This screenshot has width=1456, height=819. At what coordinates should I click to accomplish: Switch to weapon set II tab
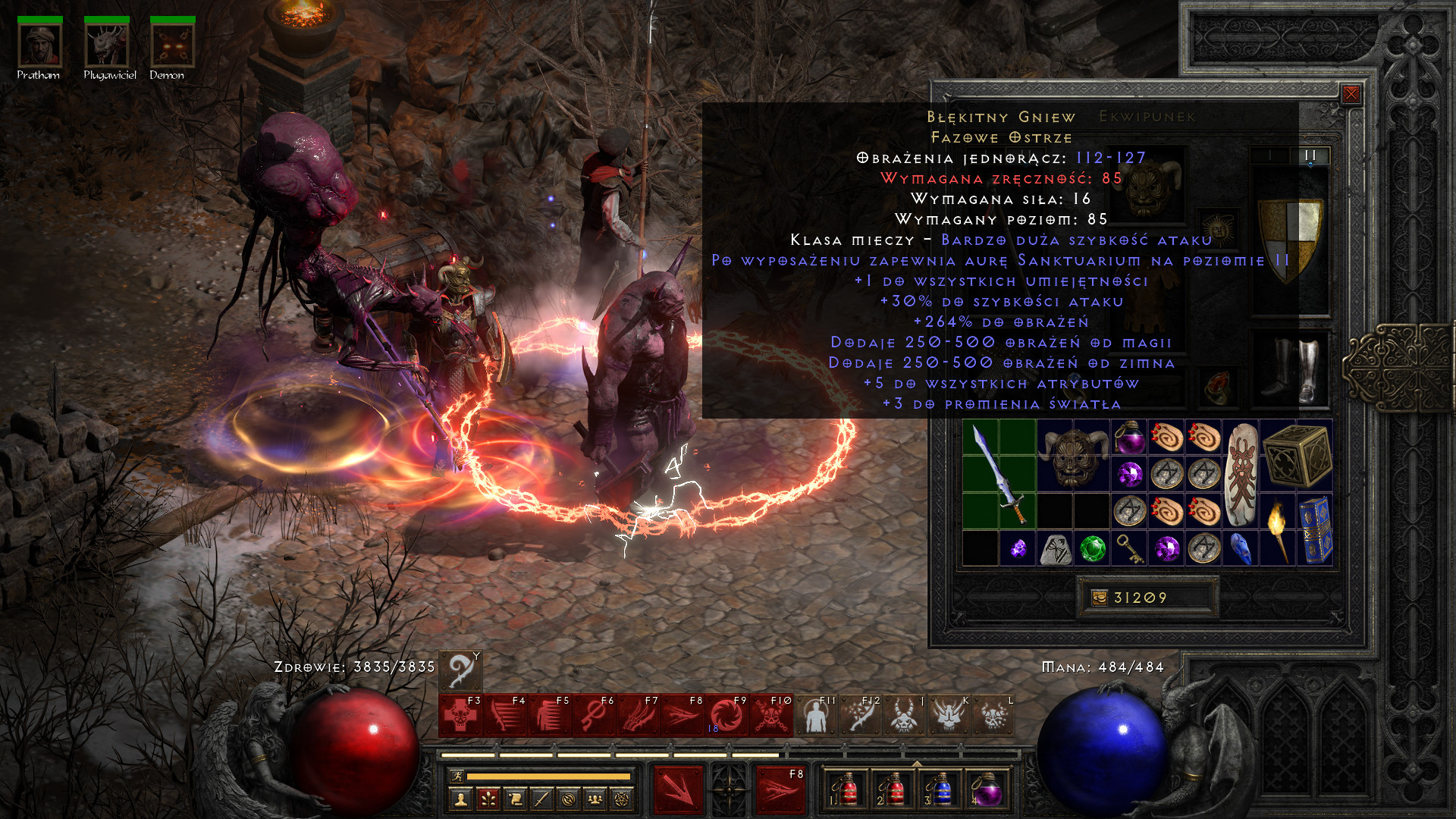[1310, 155]
